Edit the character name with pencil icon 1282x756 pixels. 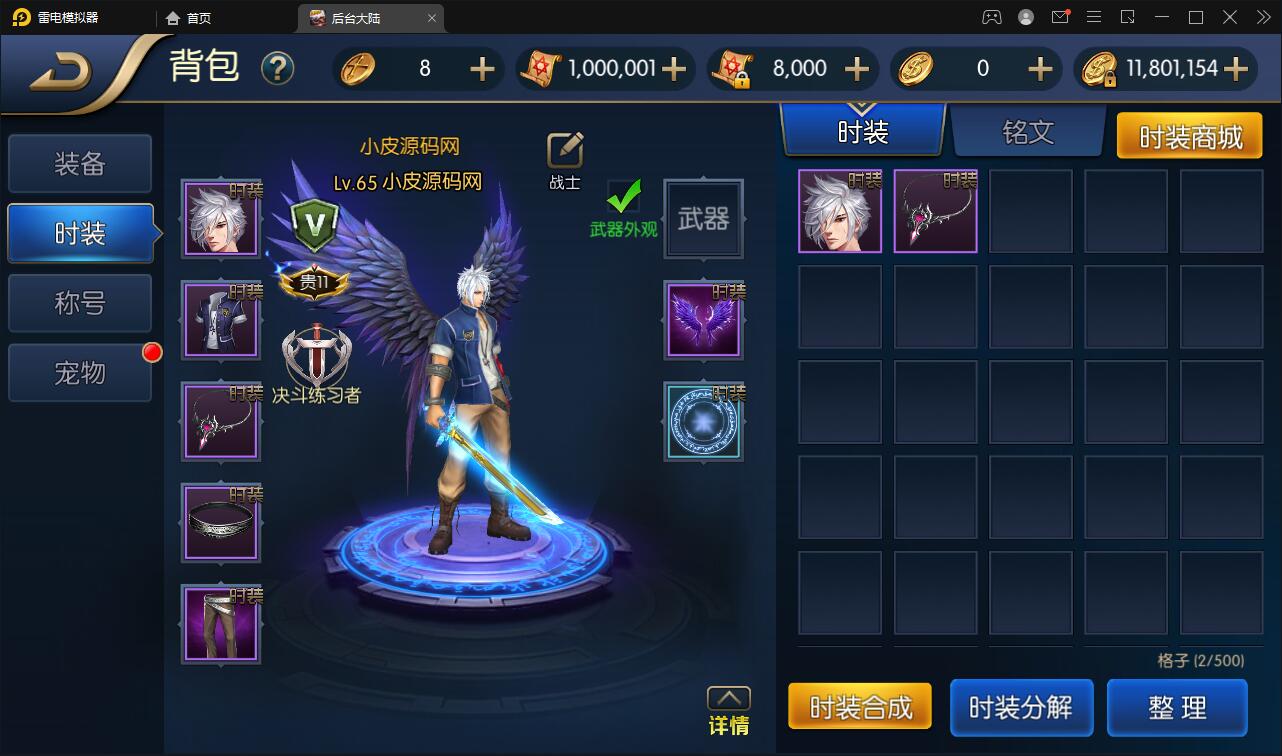[565, 151]
